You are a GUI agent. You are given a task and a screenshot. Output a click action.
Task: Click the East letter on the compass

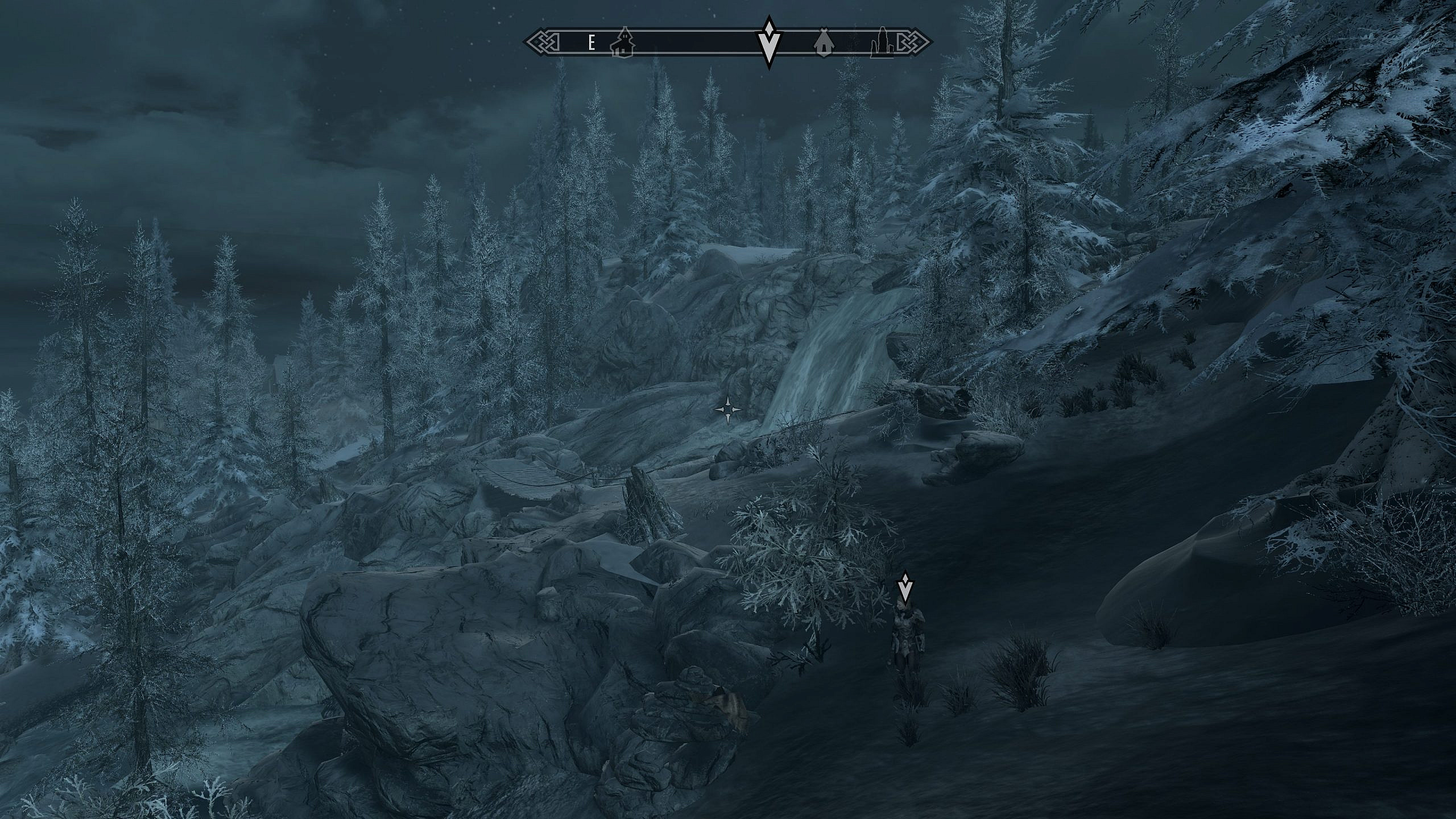point(591,43)
